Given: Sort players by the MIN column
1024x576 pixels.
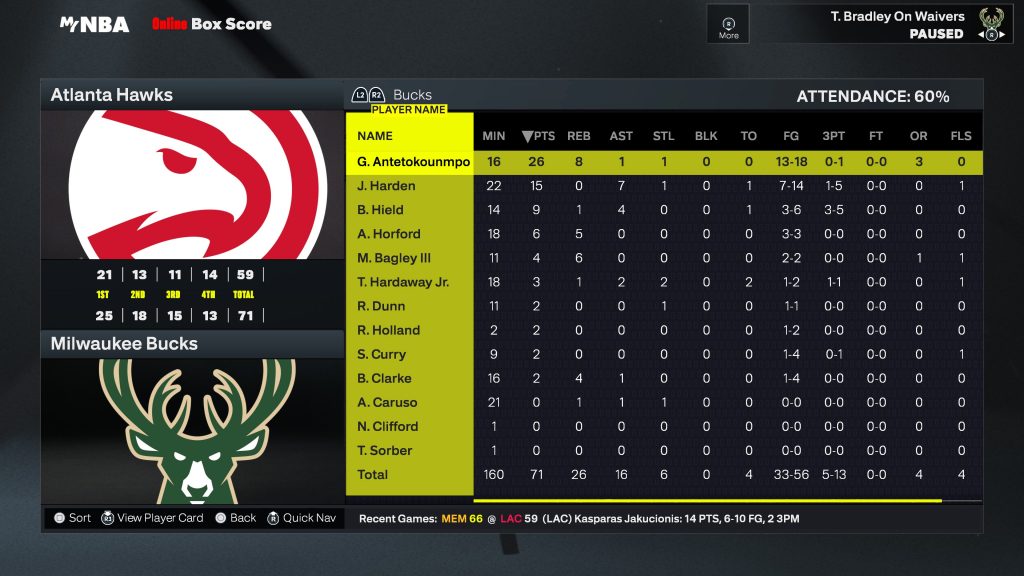Looking at the screenshot, I should [494, 136].
